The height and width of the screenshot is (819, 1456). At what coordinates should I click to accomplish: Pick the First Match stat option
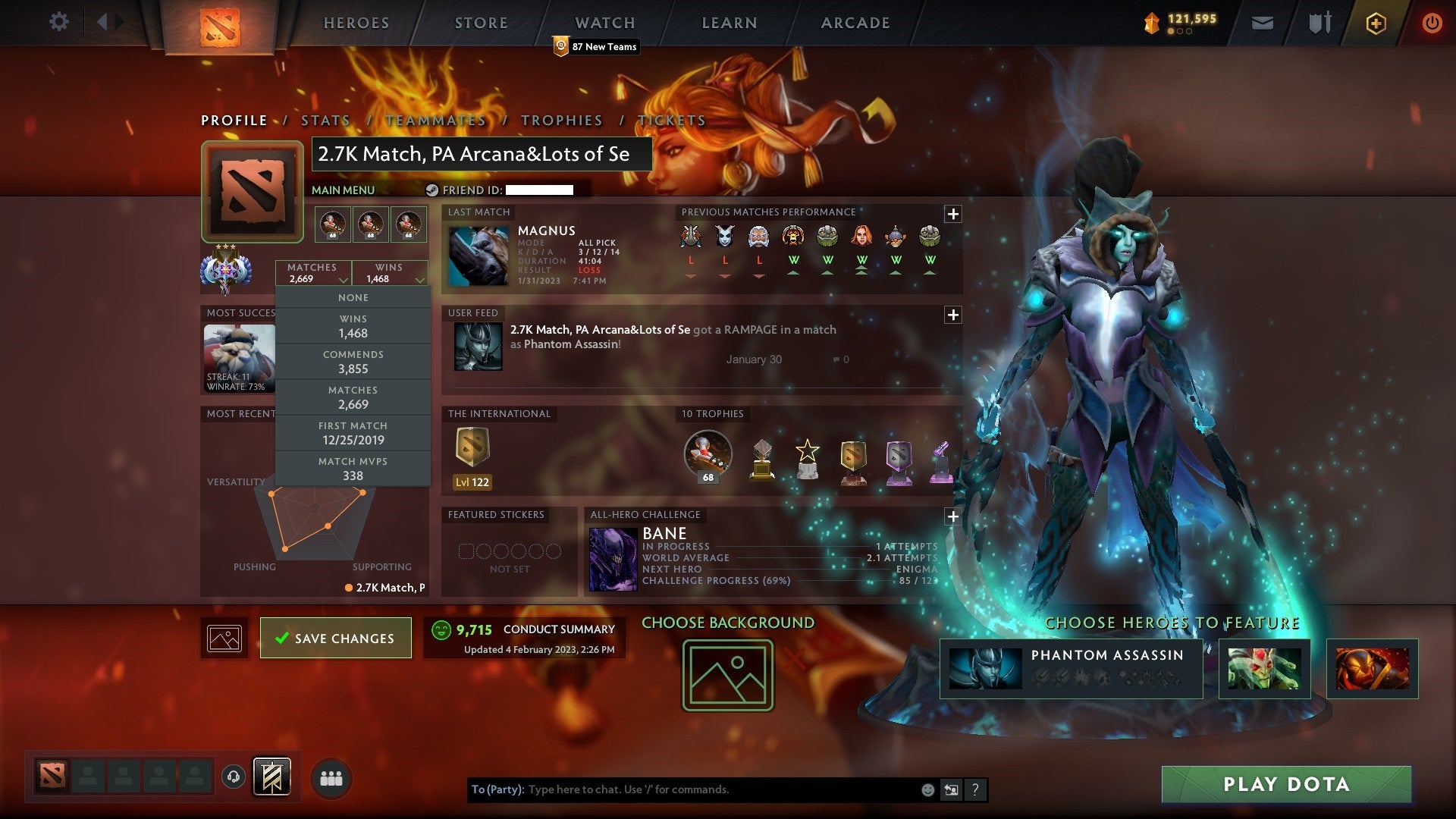tap(353, 434)
